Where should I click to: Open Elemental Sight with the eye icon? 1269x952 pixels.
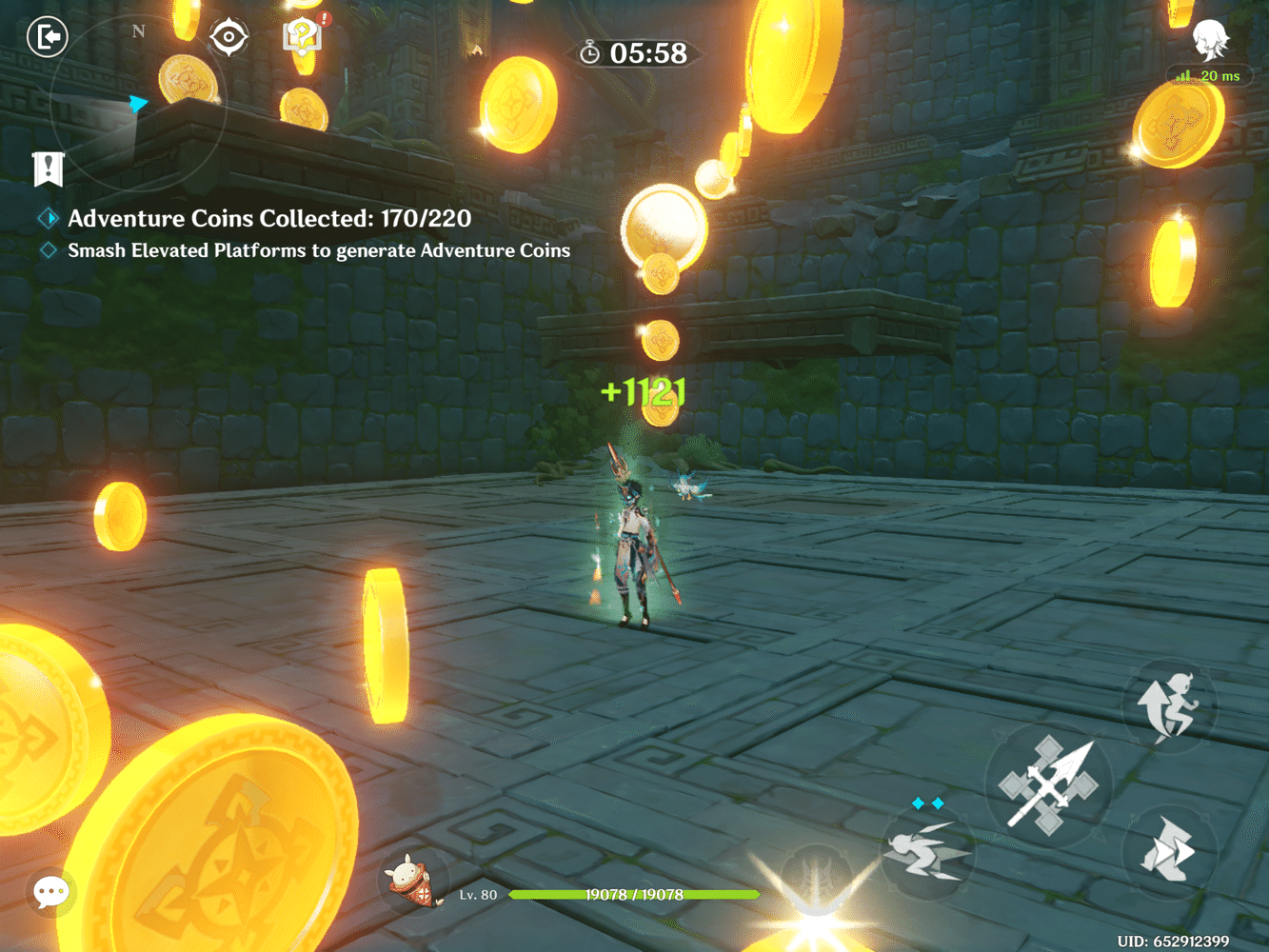(229, 36)
